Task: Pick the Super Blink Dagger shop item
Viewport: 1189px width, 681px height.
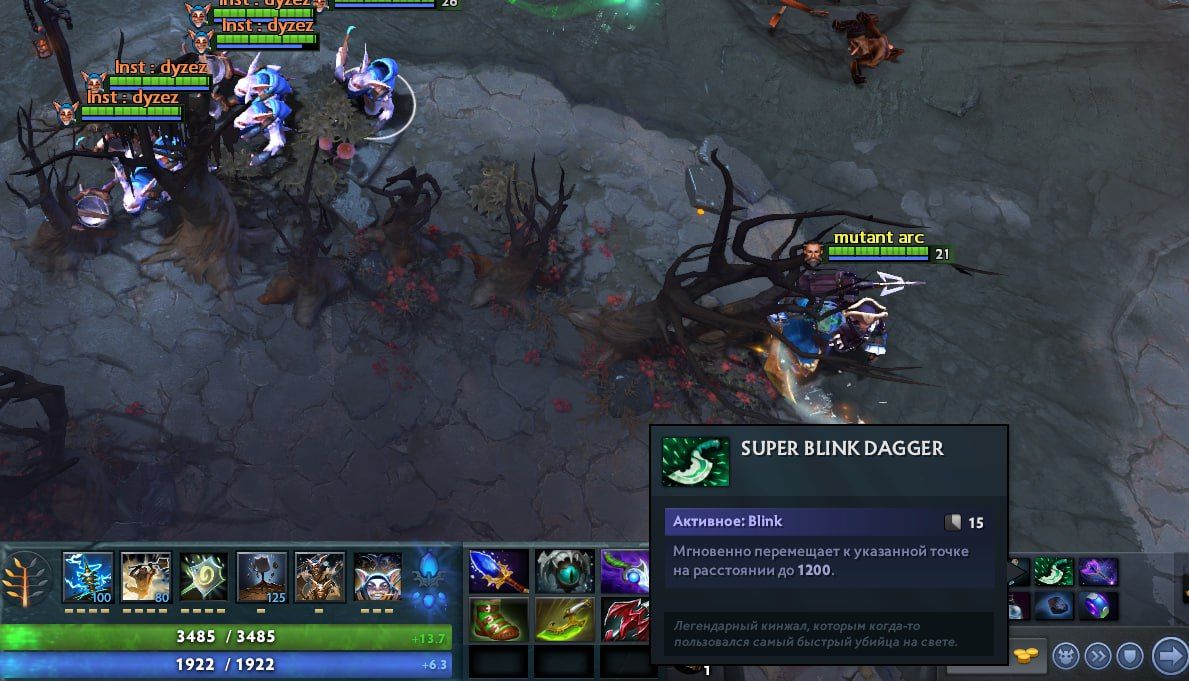Action: (1053, 572)
